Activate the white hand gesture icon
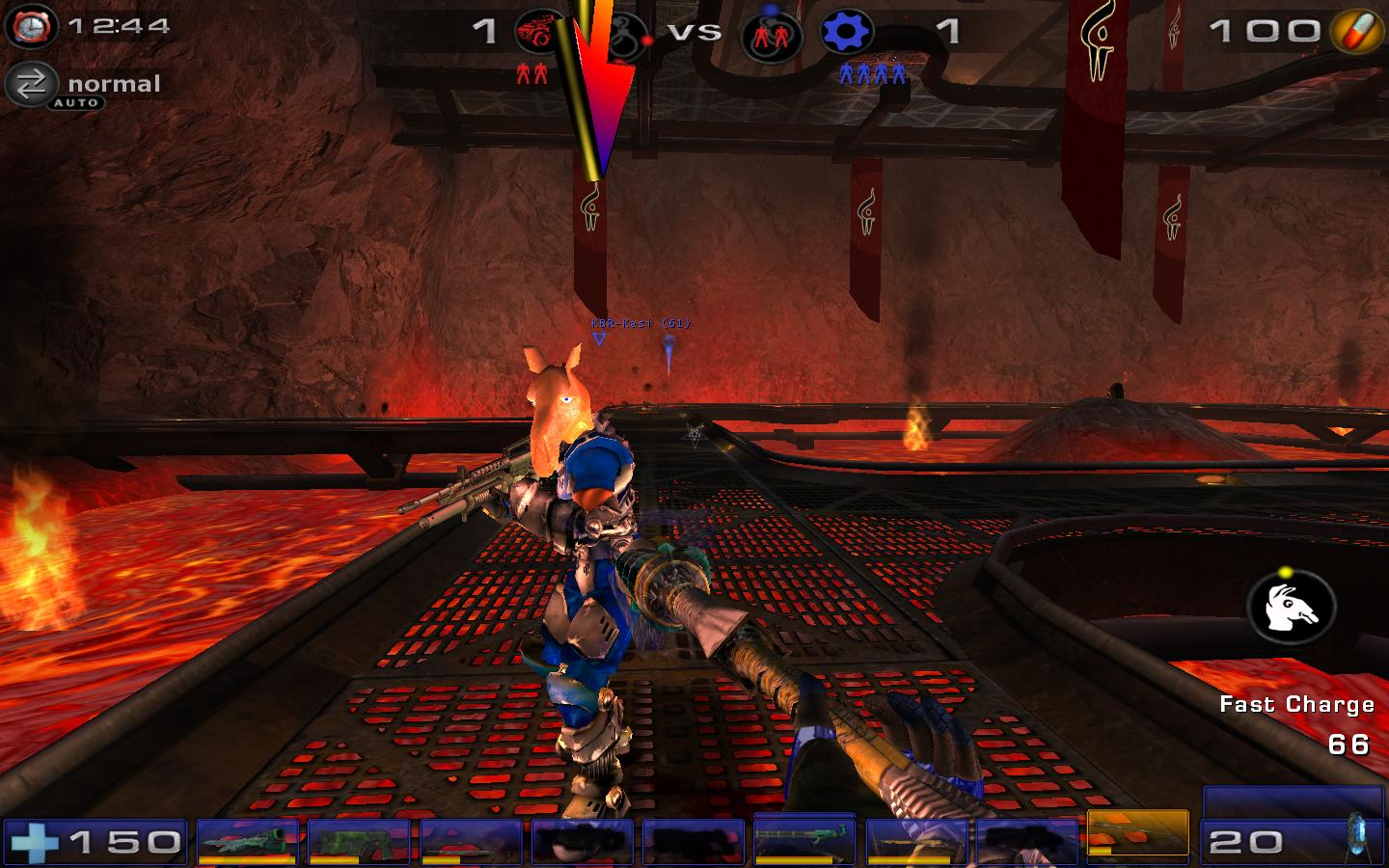 1291,608
